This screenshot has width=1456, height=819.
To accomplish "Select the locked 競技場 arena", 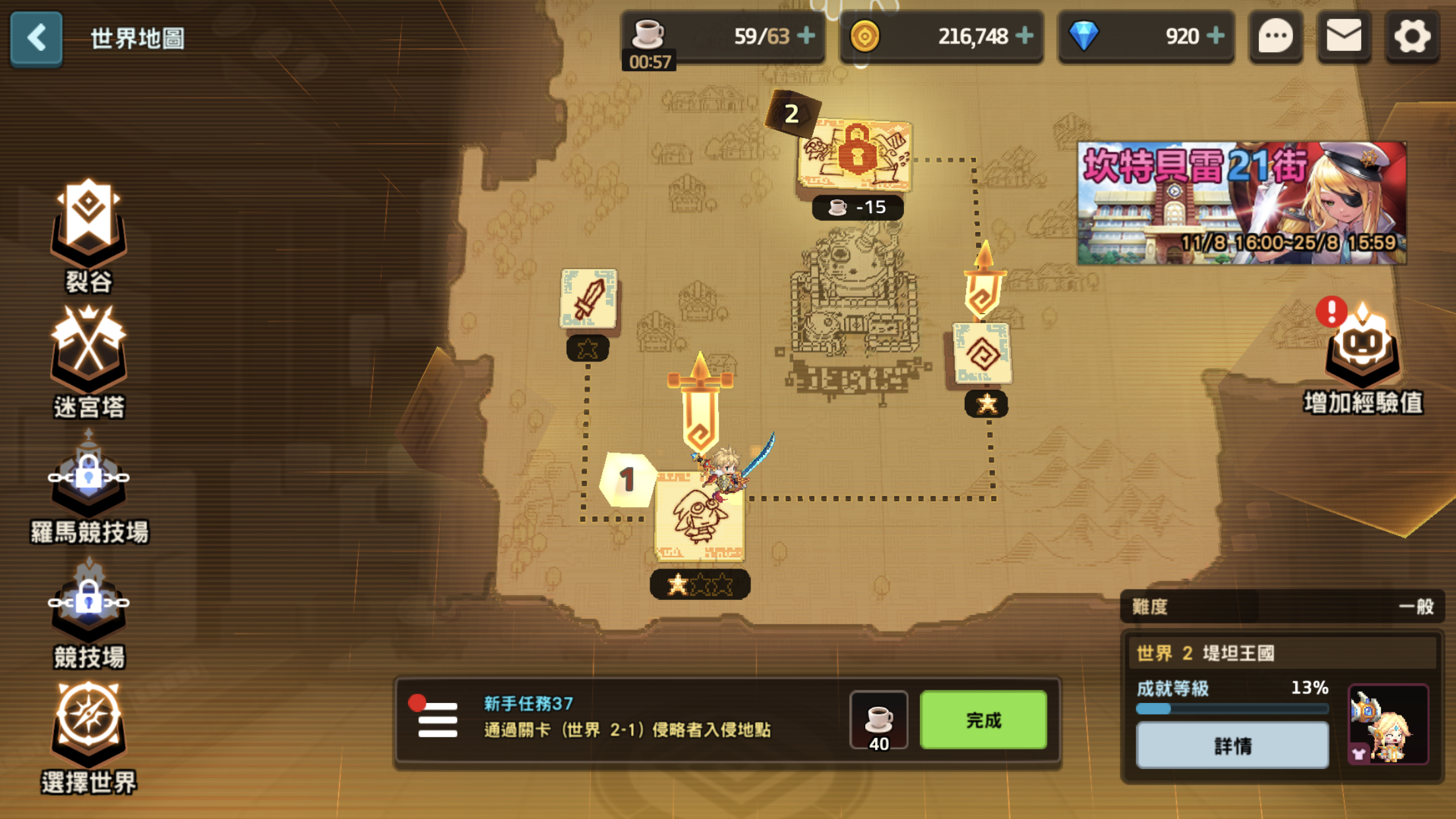I will click(88, 613).
